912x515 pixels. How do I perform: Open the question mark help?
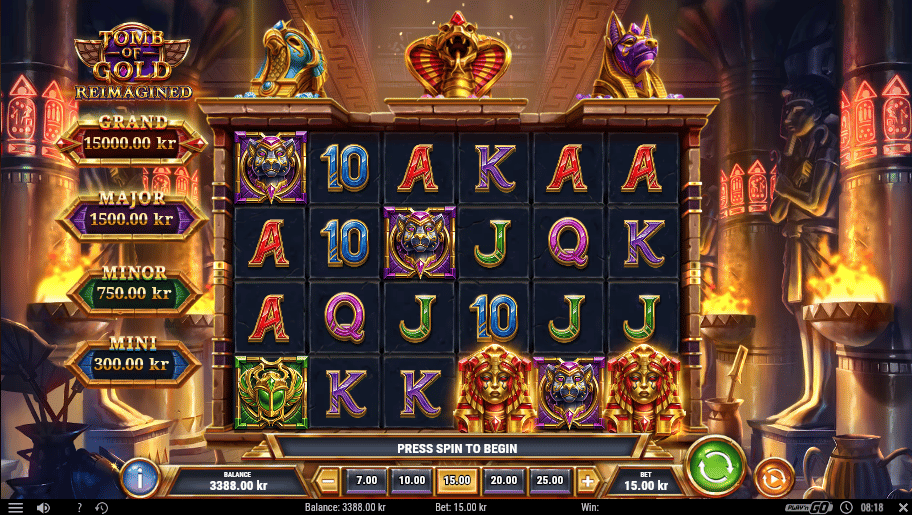tap(80, 508)
